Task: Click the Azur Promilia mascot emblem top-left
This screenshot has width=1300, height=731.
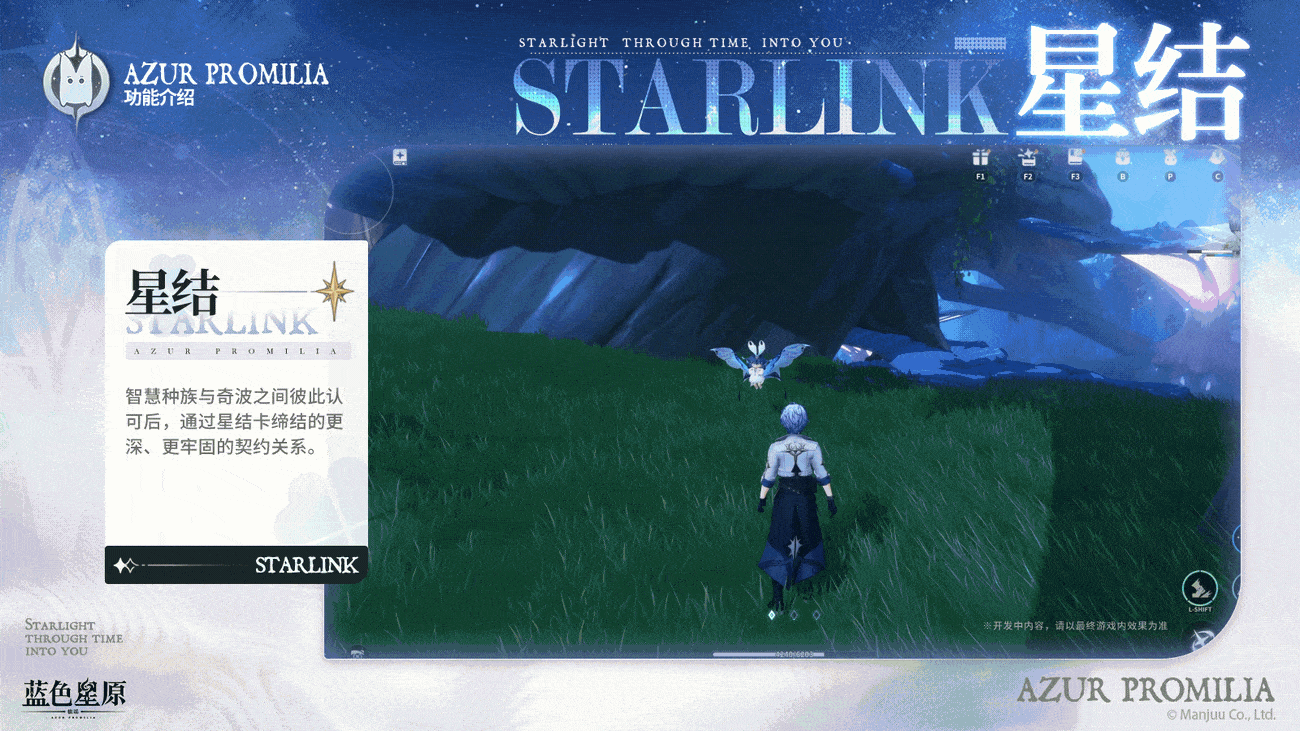Action: (78, 78)
